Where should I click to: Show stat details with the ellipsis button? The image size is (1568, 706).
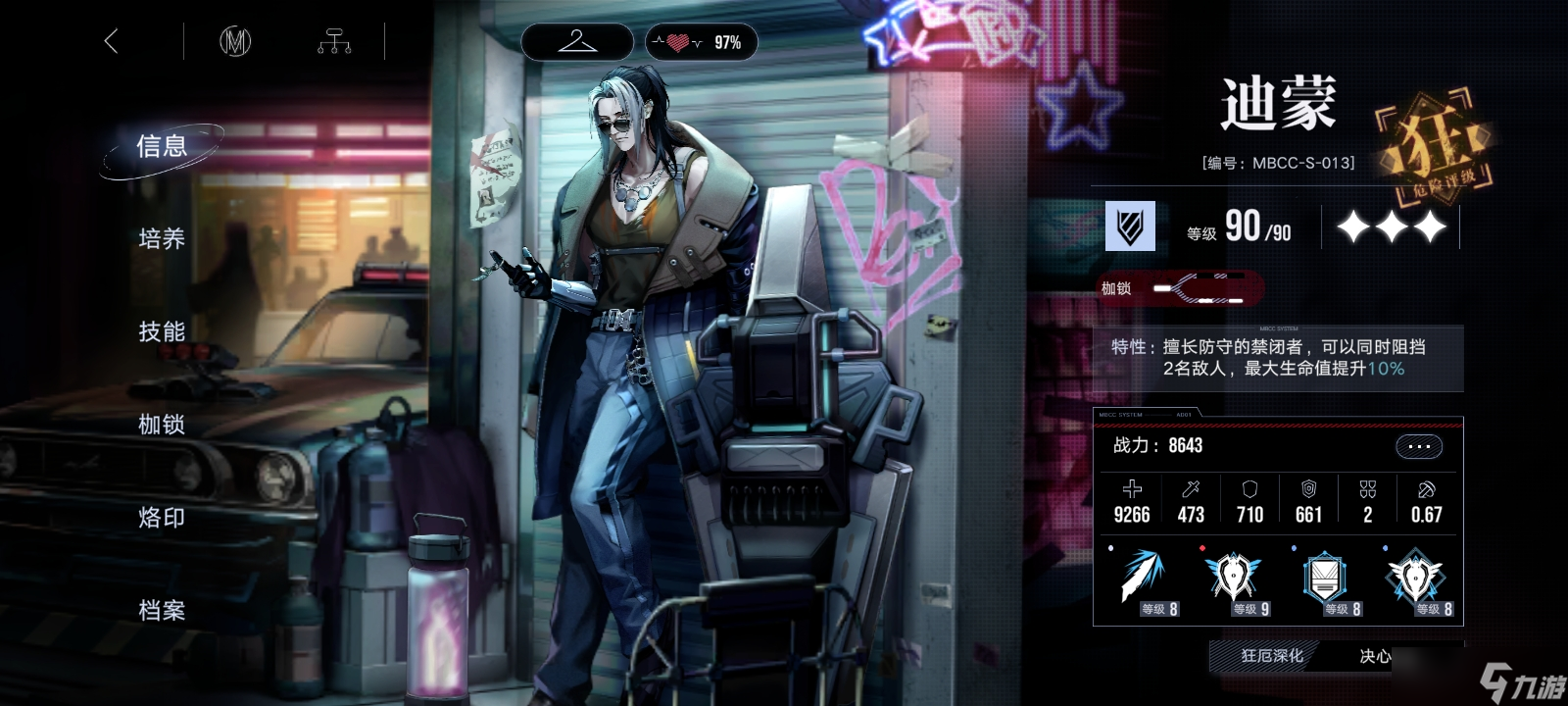pos(1418,446)
